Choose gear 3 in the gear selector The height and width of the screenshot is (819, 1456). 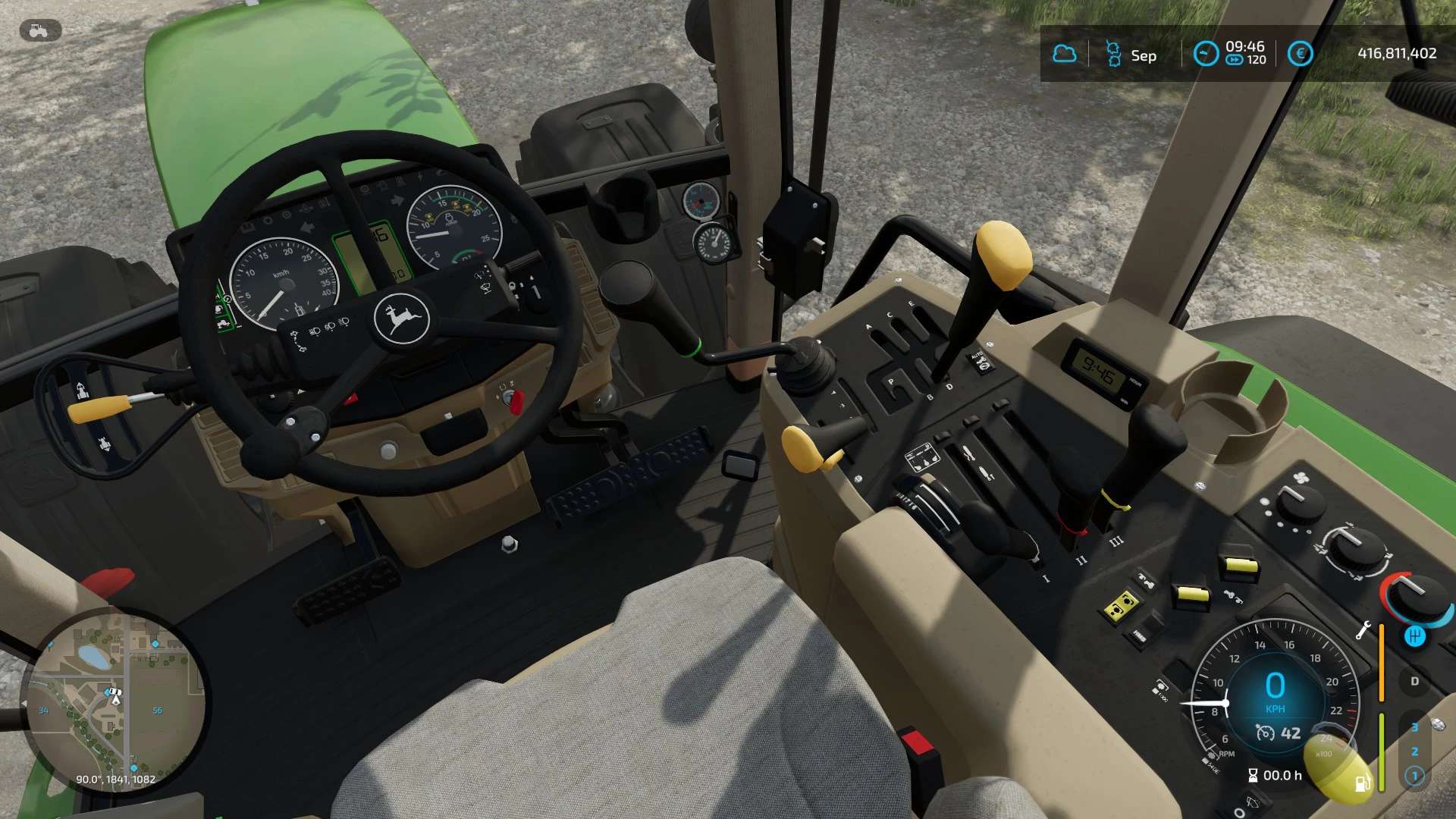[1414, 727]
